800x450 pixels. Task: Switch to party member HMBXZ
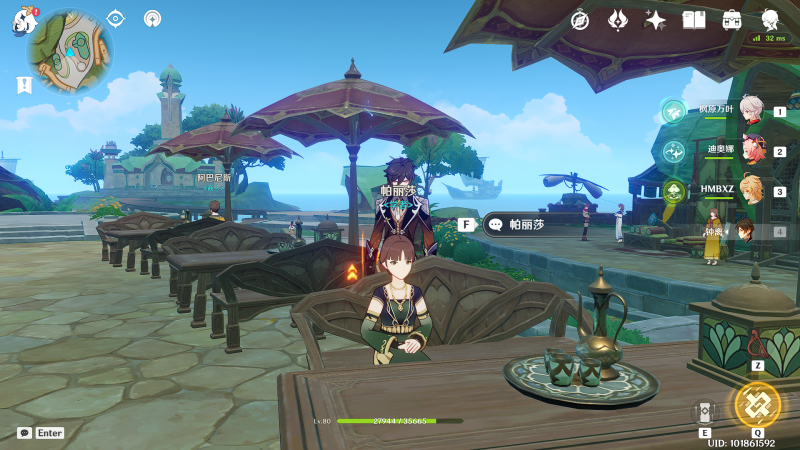[x=752, y=190]
